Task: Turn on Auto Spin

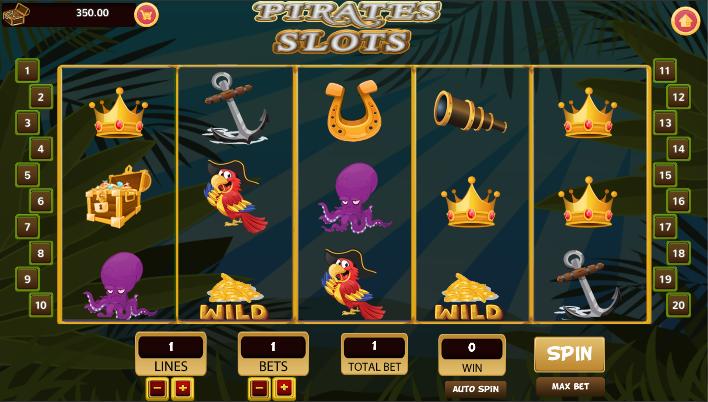Action: tap(475, 388)
